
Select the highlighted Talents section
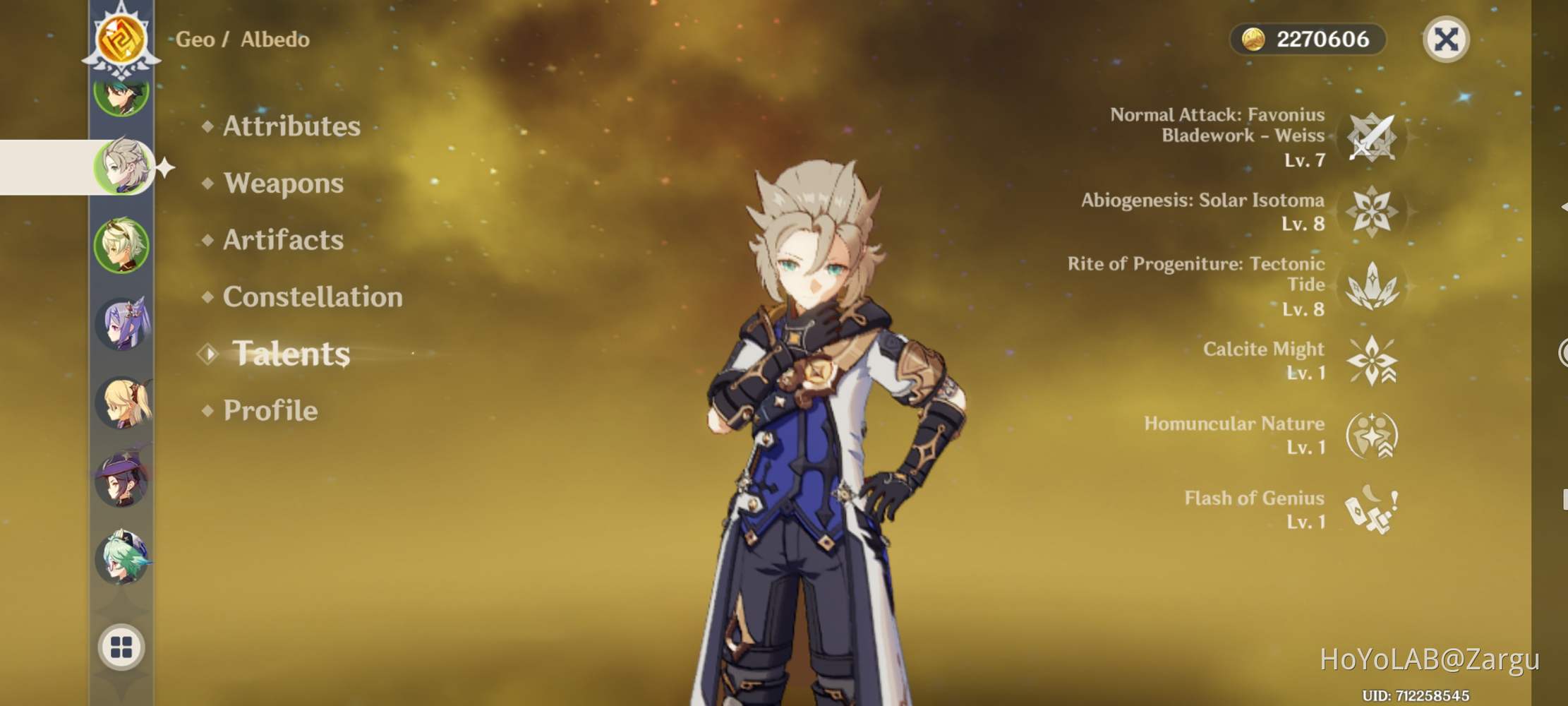pos(293,354)
